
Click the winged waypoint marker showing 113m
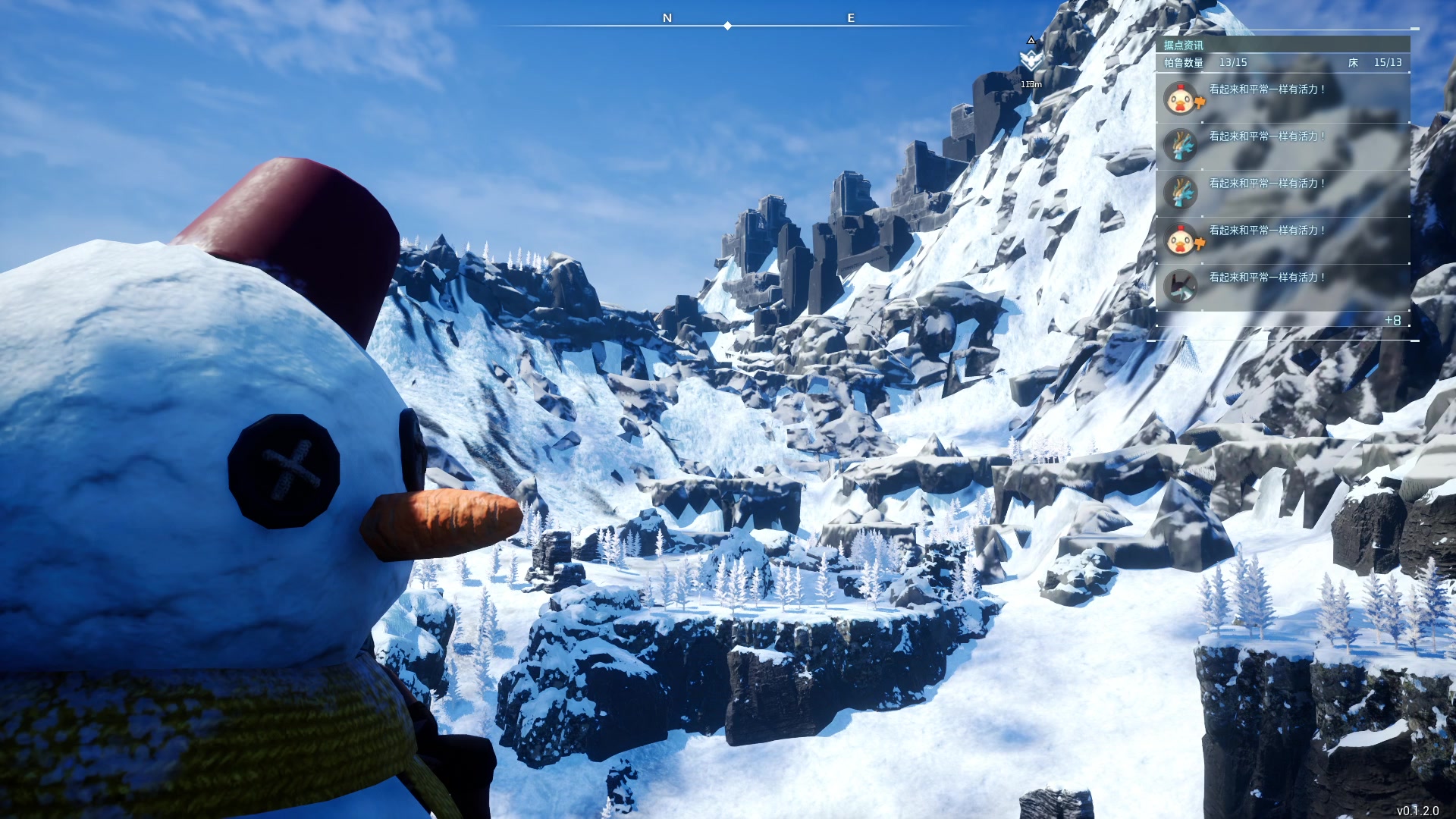click(x=1031, y=60)
